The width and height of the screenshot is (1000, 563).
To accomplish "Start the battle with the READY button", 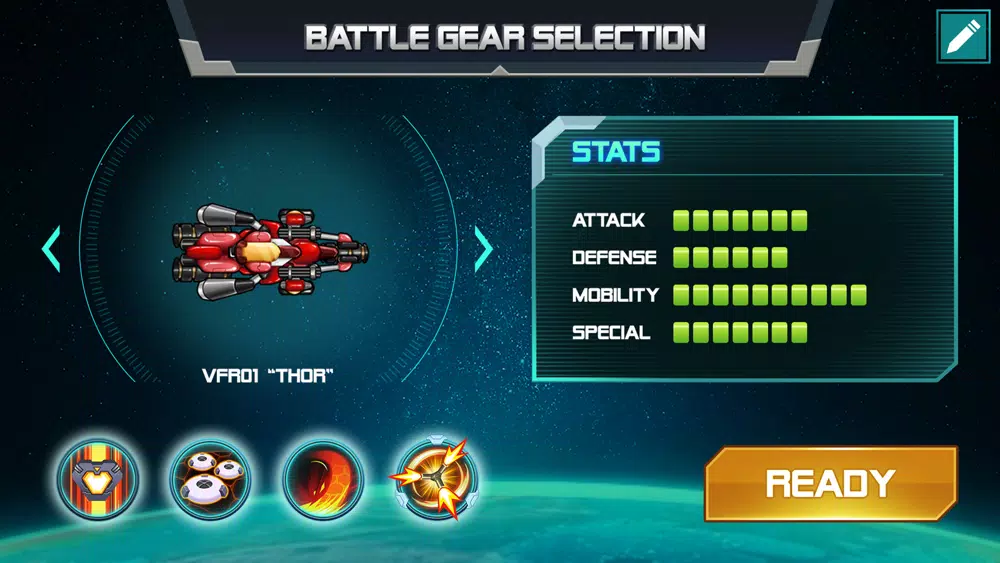I will (830, 484).
